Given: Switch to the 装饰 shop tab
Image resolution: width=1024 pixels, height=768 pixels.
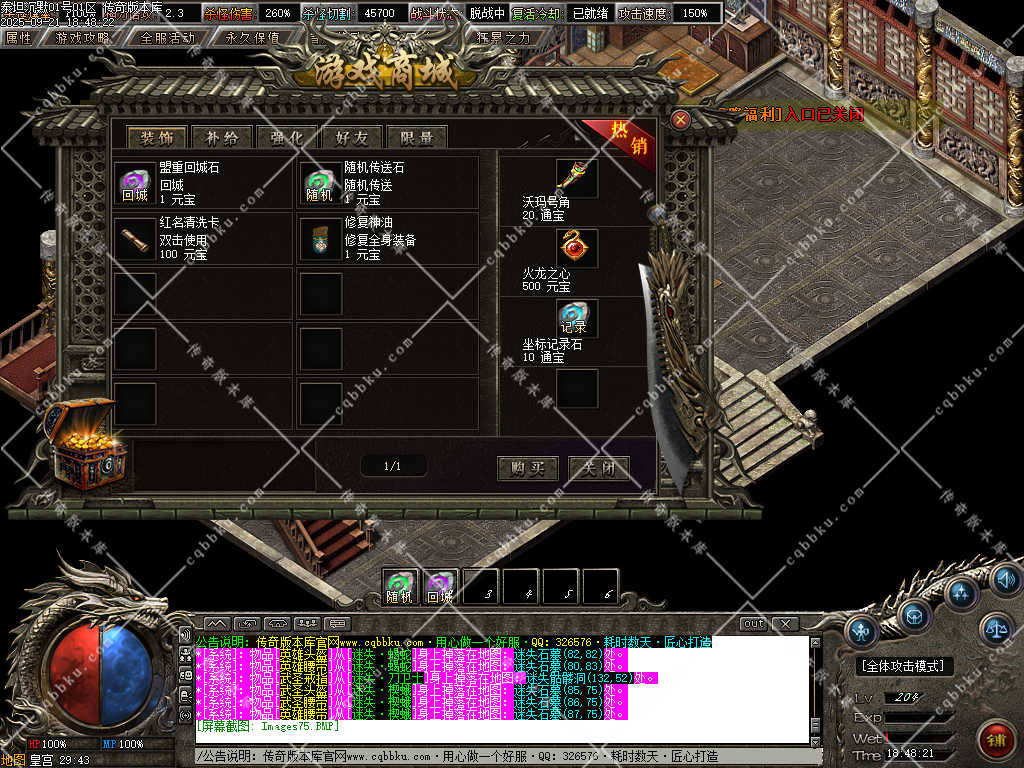Looking at the screenshot, I should pyautogui.click(x=156, y=138).
